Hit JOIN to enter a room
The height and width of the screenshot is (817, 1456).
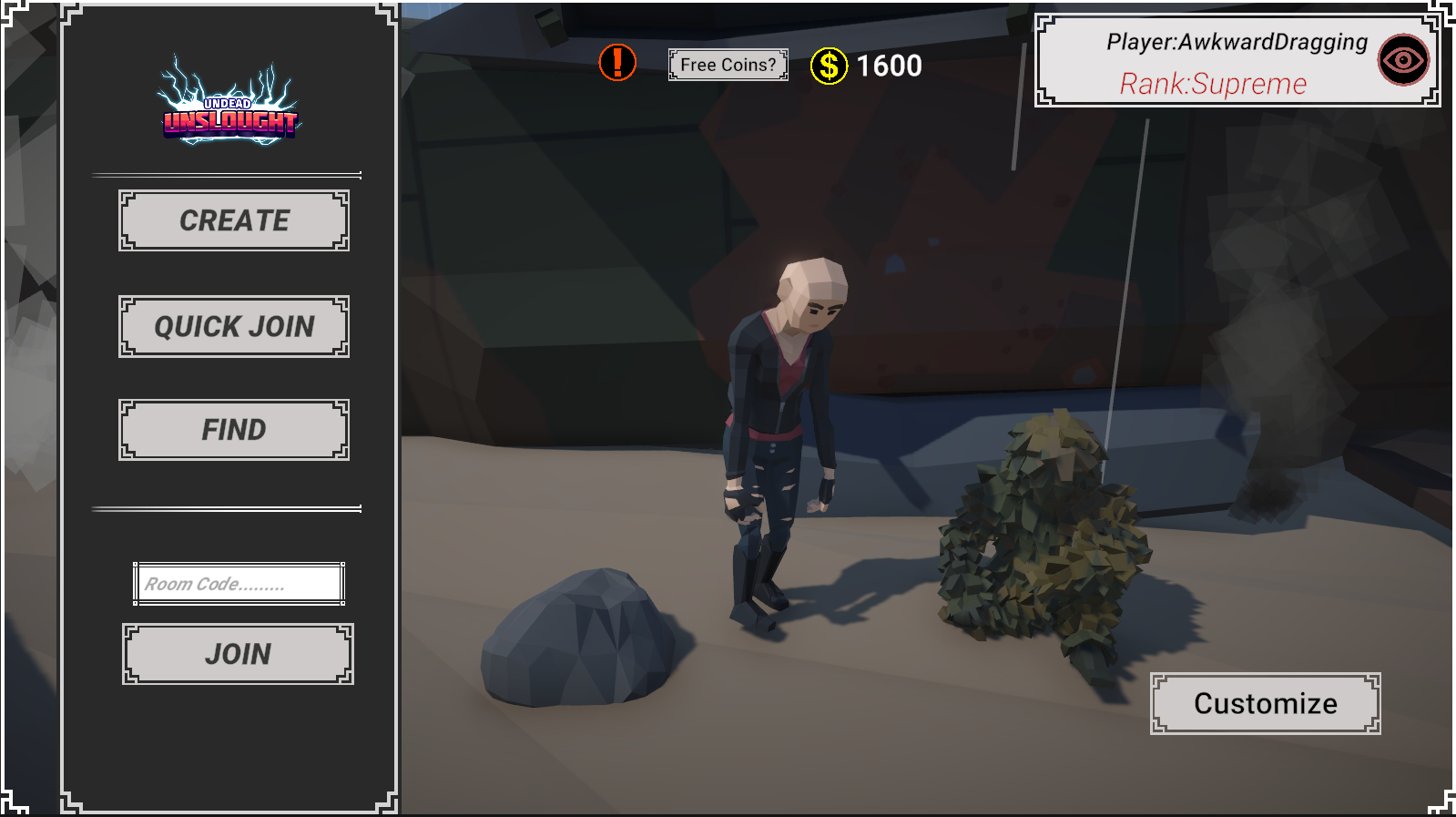pyautogui.click(x=238, y=652)
